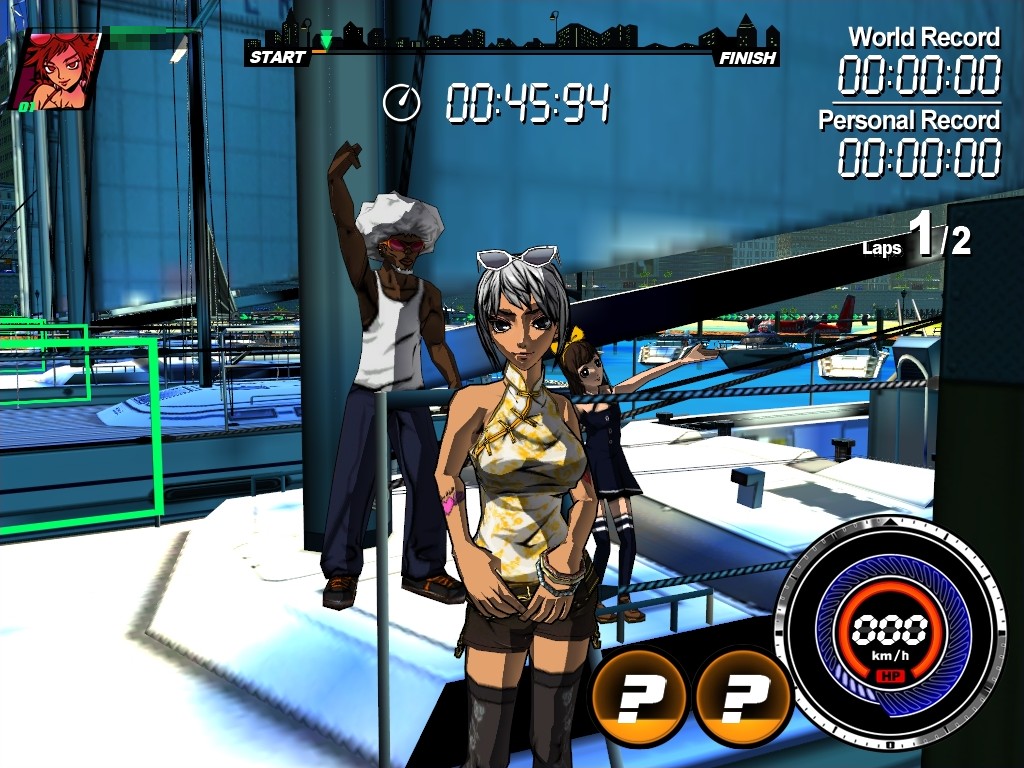The width and height of the screenshot is (1024, 768).
Task: Select the green player marker on progress track
Action: tap(326, 41)
